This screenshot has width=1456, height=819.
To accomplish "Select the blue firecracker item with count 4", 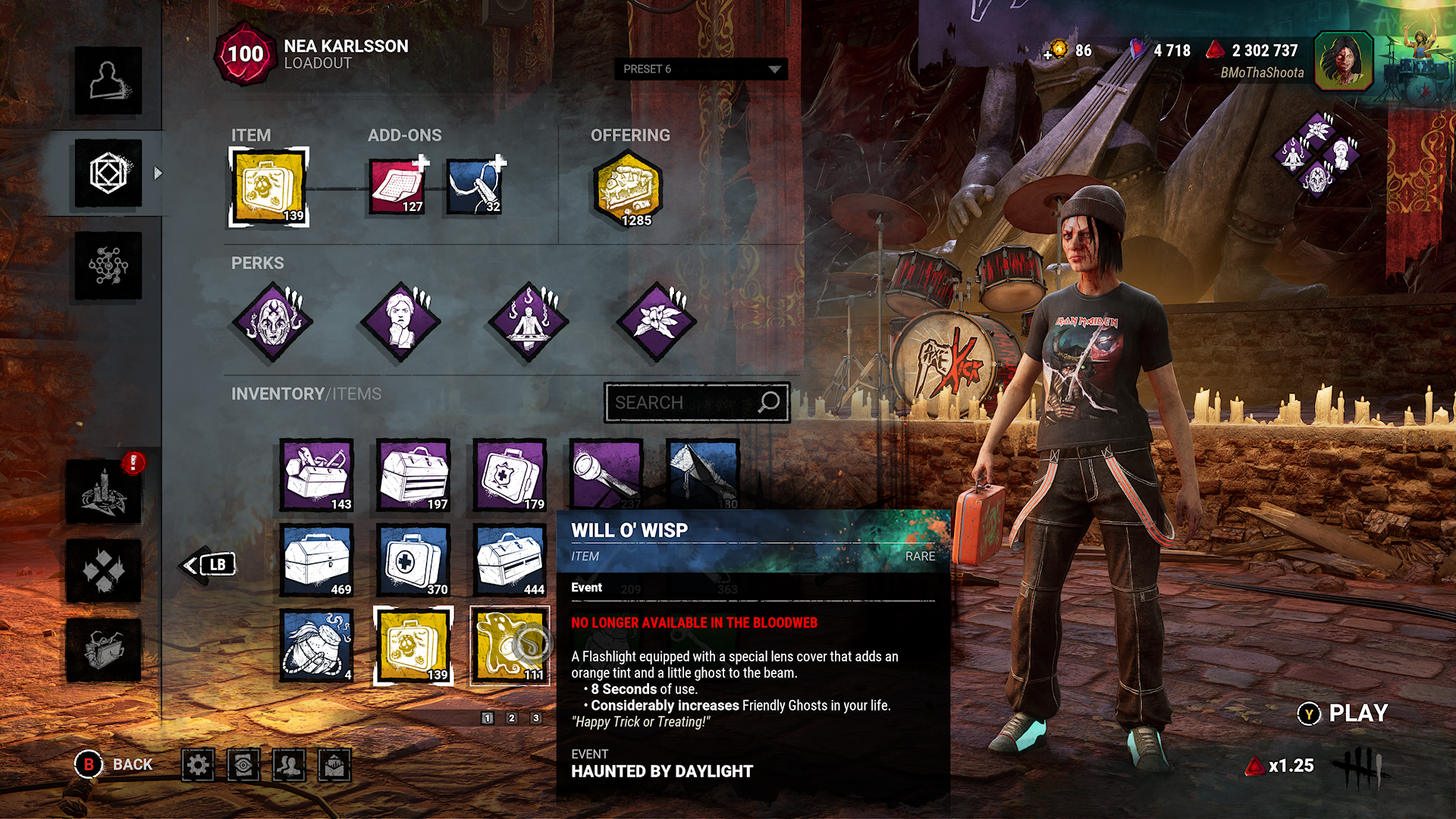I will coord(317,646).
